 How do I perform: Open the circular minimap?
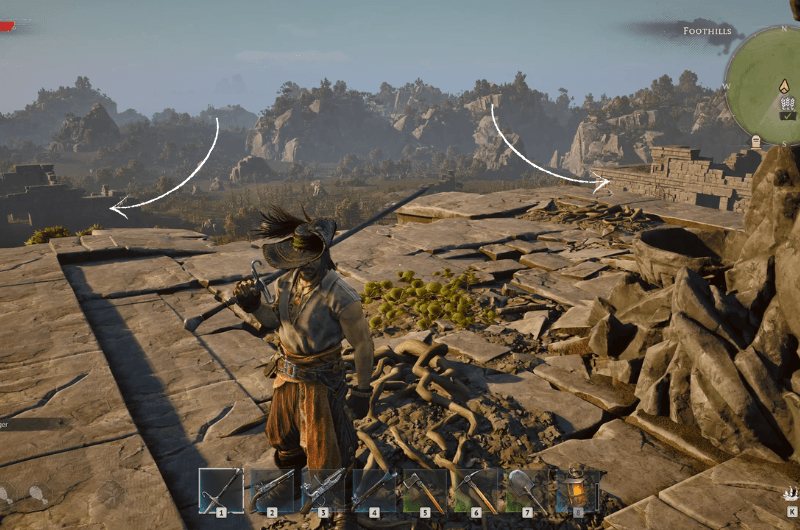pos(770,85)
